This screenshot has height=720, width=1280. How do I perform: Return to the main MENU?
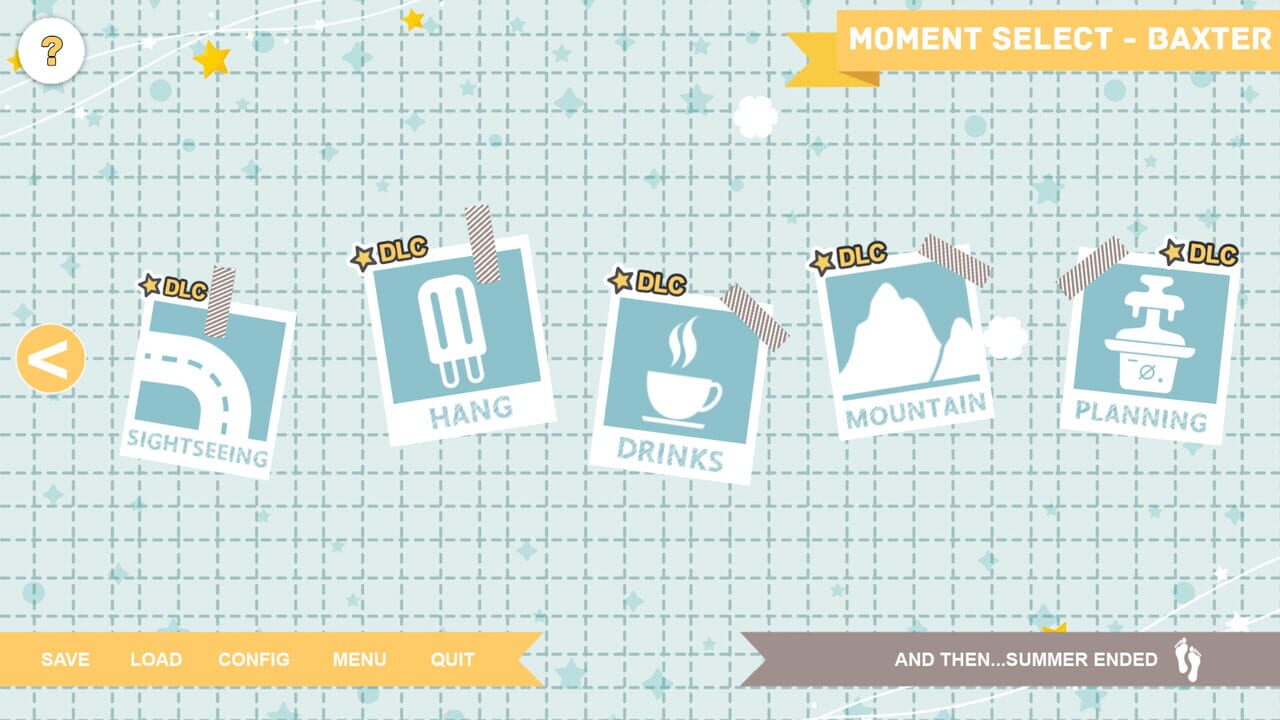point(361,659)
